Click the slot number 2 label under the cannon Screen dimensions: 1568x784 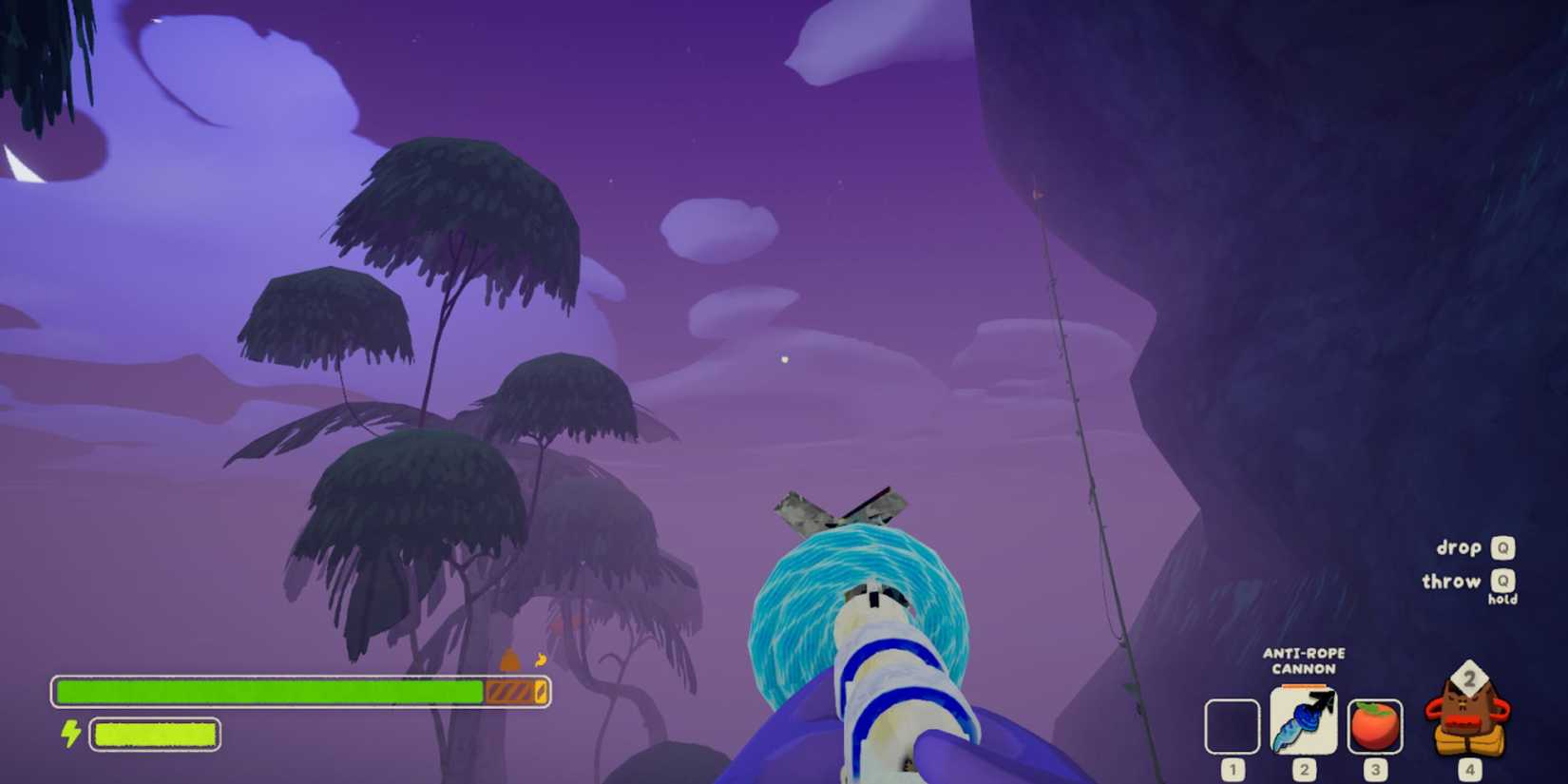[1304, 772]
